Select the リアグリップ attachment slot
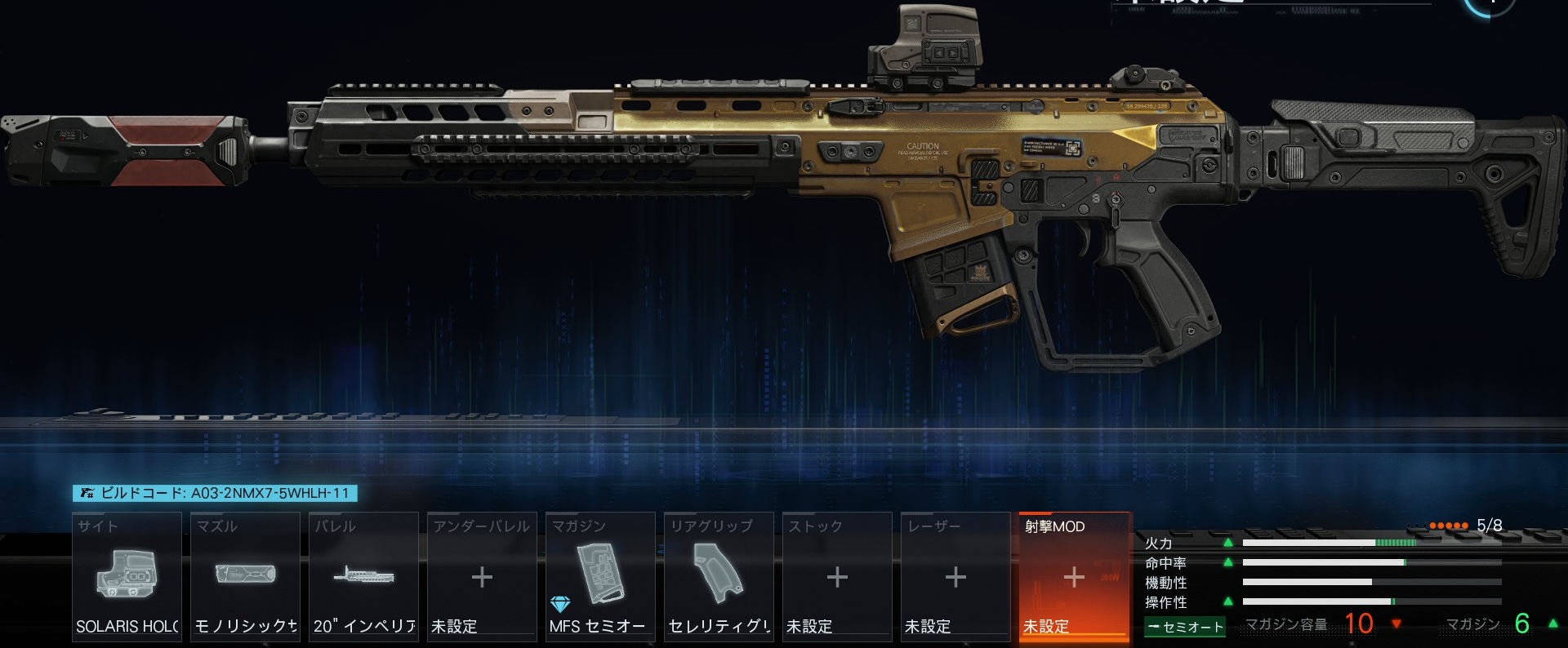Viewport: 1568px width, 648px height. tap(719, 576)
